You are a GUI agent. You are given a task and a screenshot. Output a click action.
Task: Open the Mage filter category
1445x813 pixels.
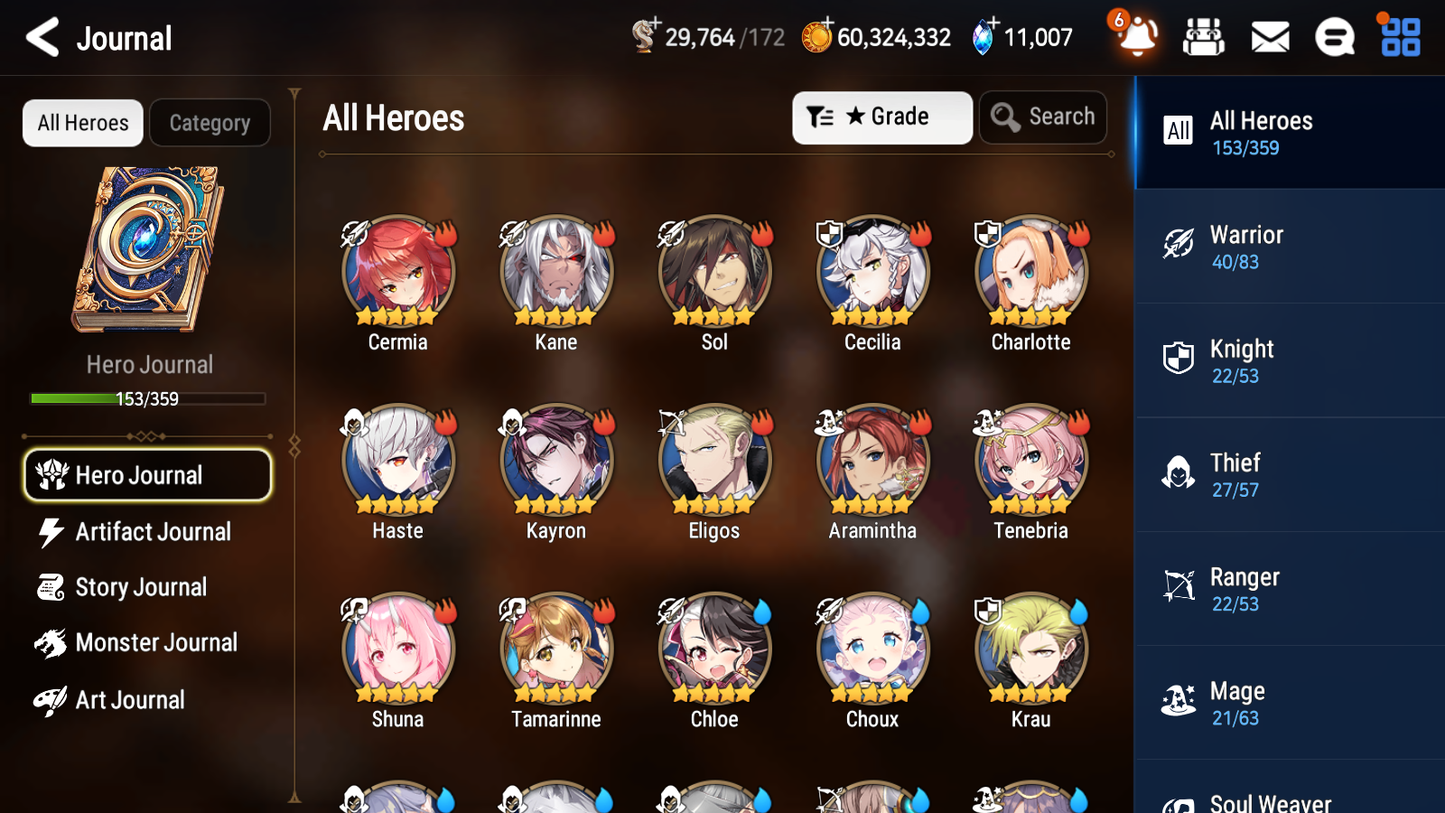point(1289,702)
